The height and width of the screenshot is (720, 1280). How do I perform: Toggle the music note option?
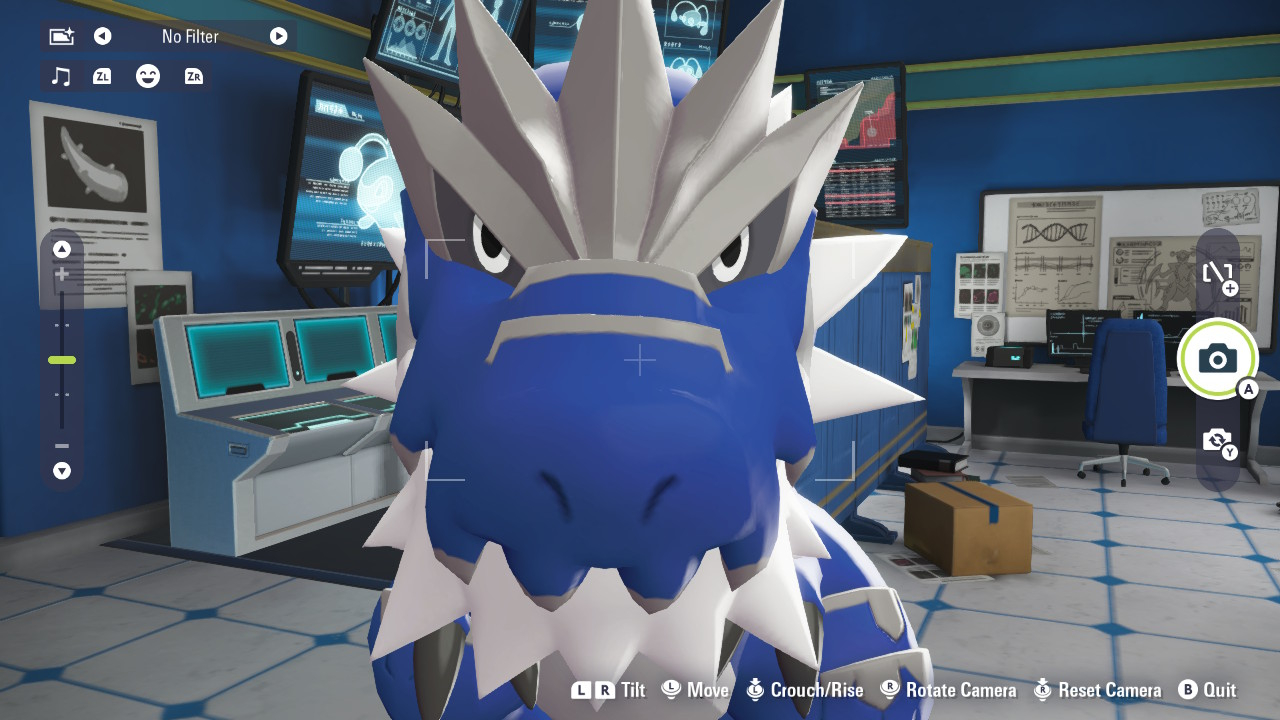[x=61, y=76]
